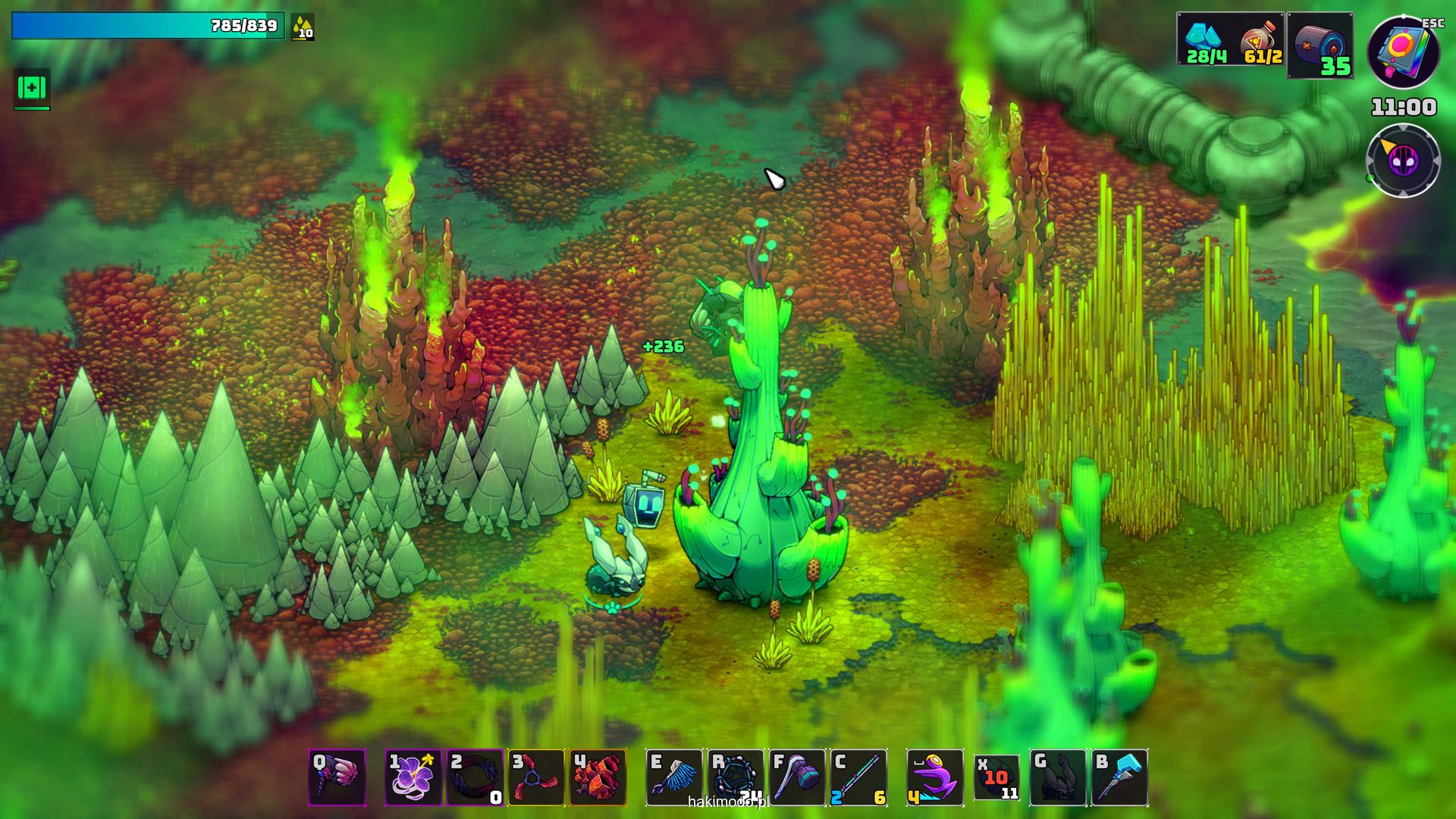Image resolution: width=1456 pixels, height=819 pixels.
Task: Select the net trap item on R
Action: click(x=736, y=777)
